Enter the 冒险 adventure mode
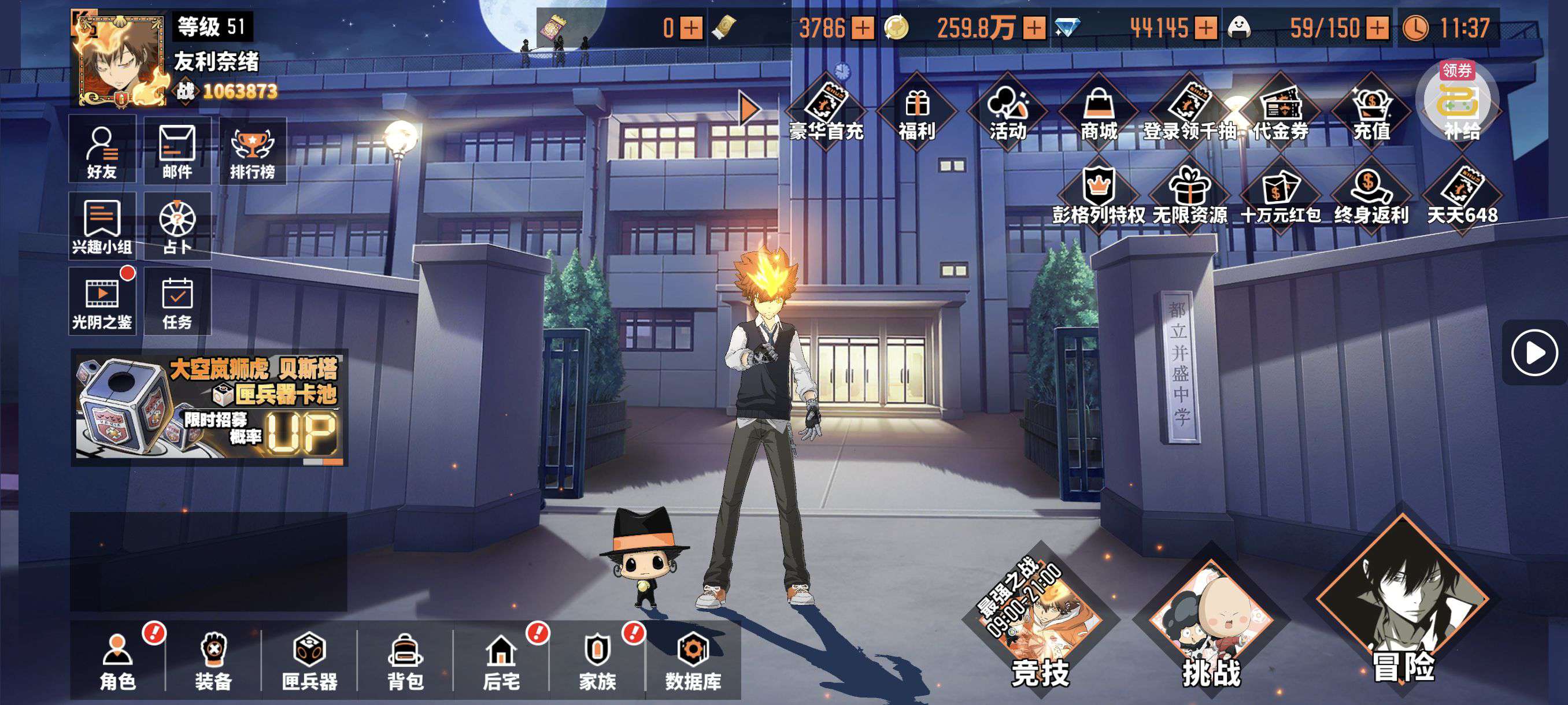 pos(1403,608)
